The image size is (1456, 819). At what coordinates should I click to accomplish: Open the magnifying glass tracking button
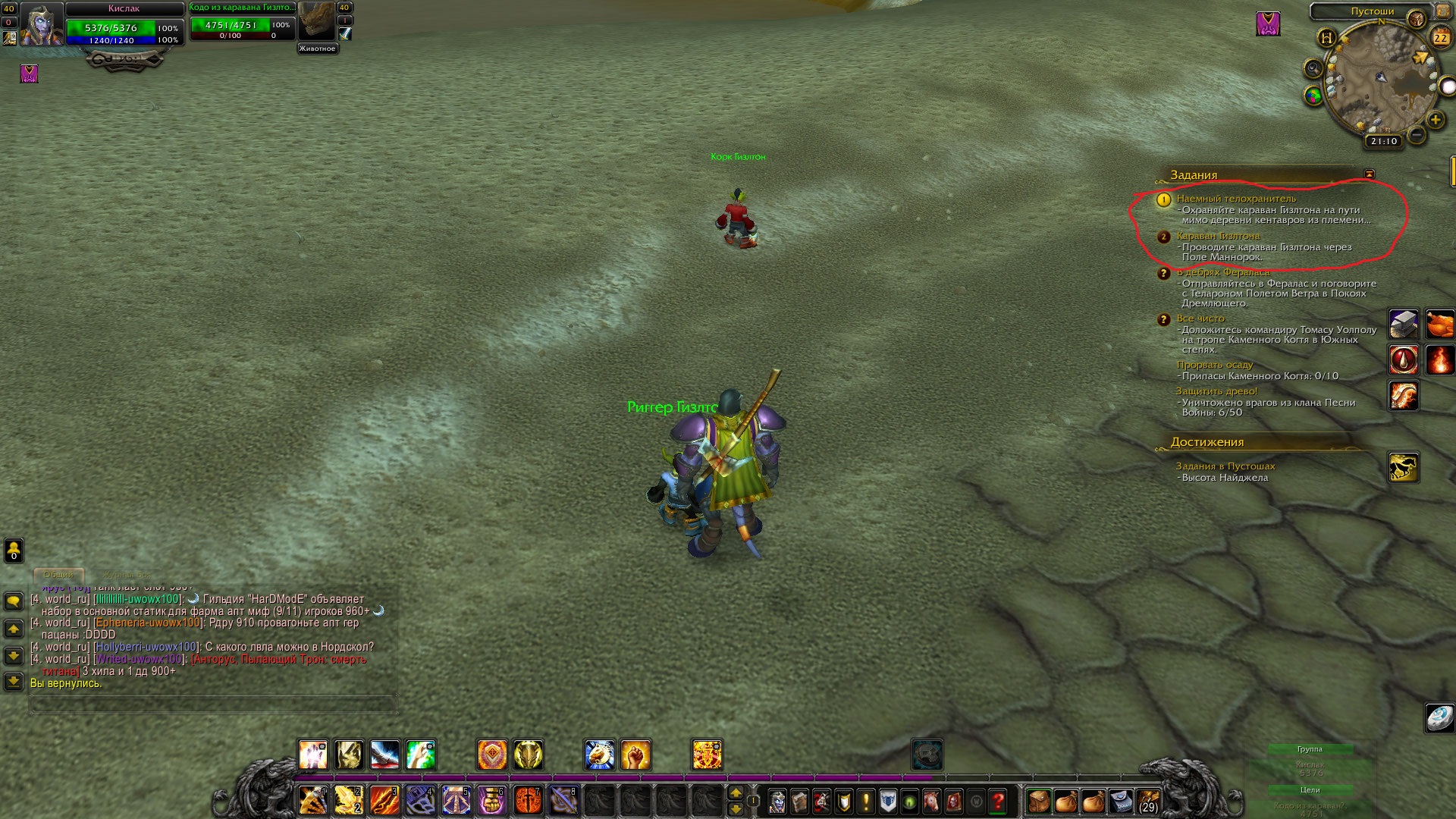coord(1313,69)
